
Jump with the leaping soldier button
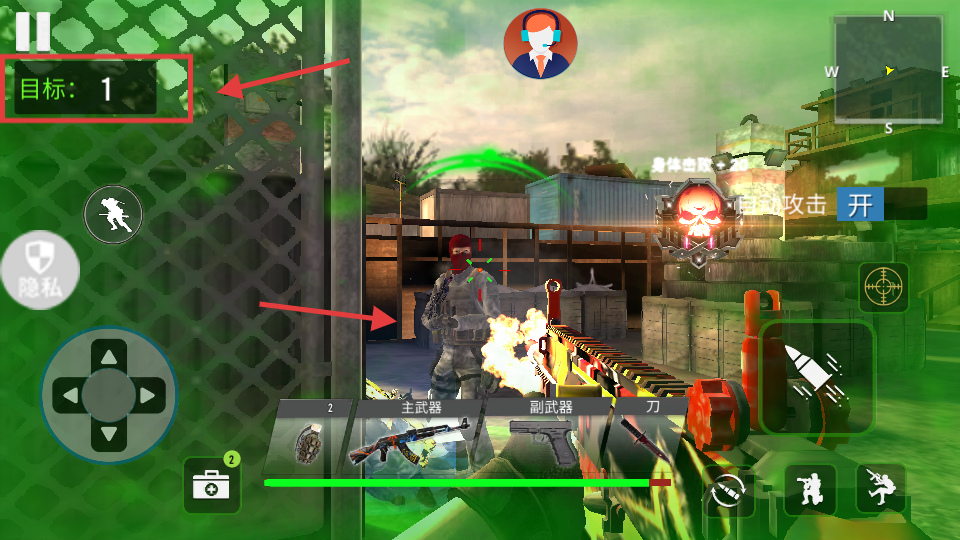point(881,489)
